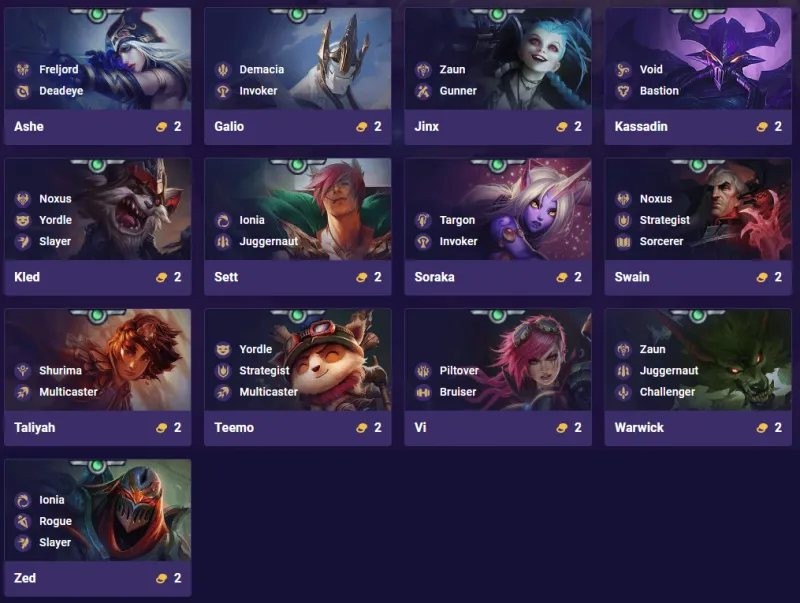This screenshot has width=800, height=603.
Task: Click the Freljord trait on Ashe's card
Action: click(58, 70)
